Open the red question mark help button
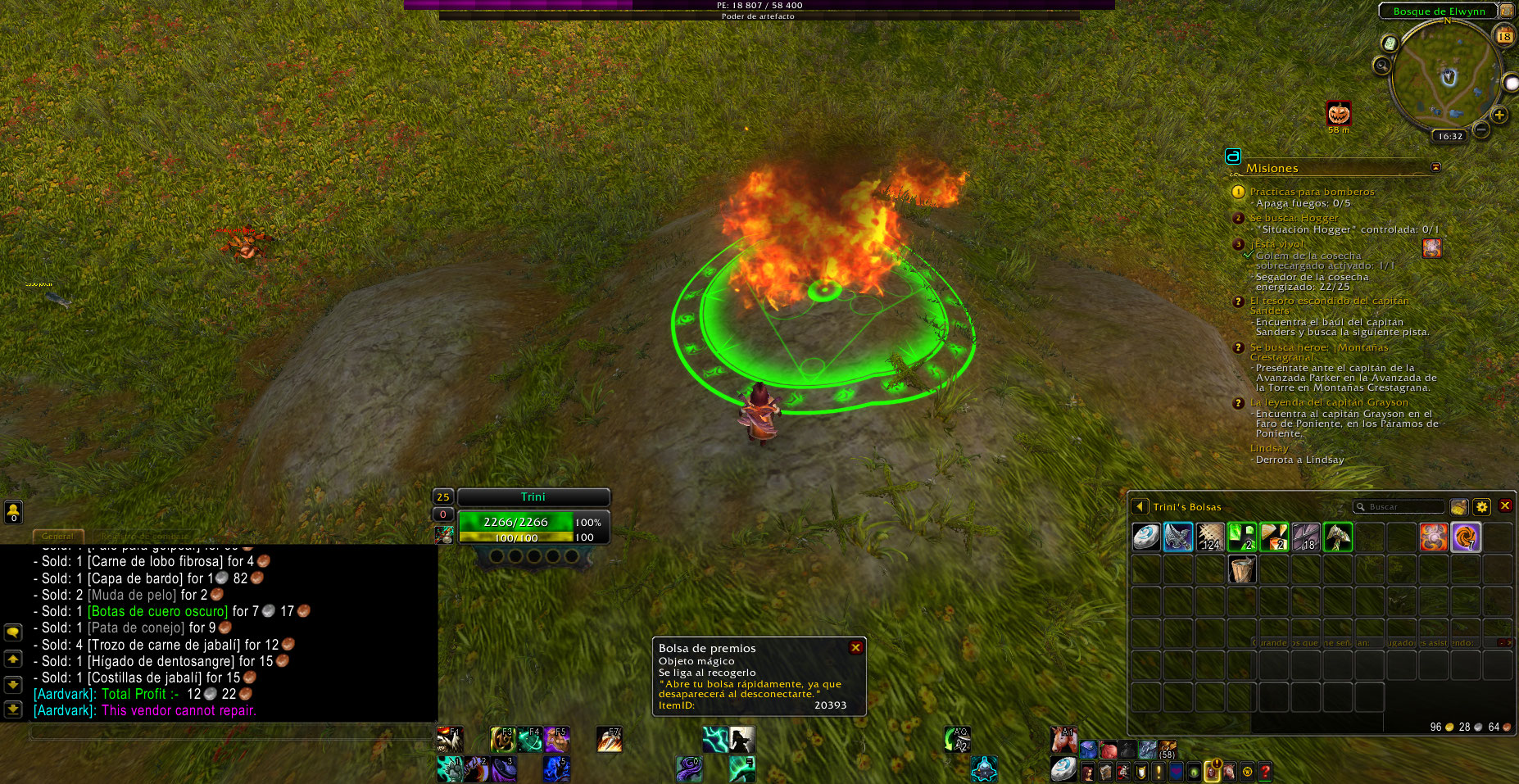The width and height of the screenshot is (1519, 784). point(1265,771)
